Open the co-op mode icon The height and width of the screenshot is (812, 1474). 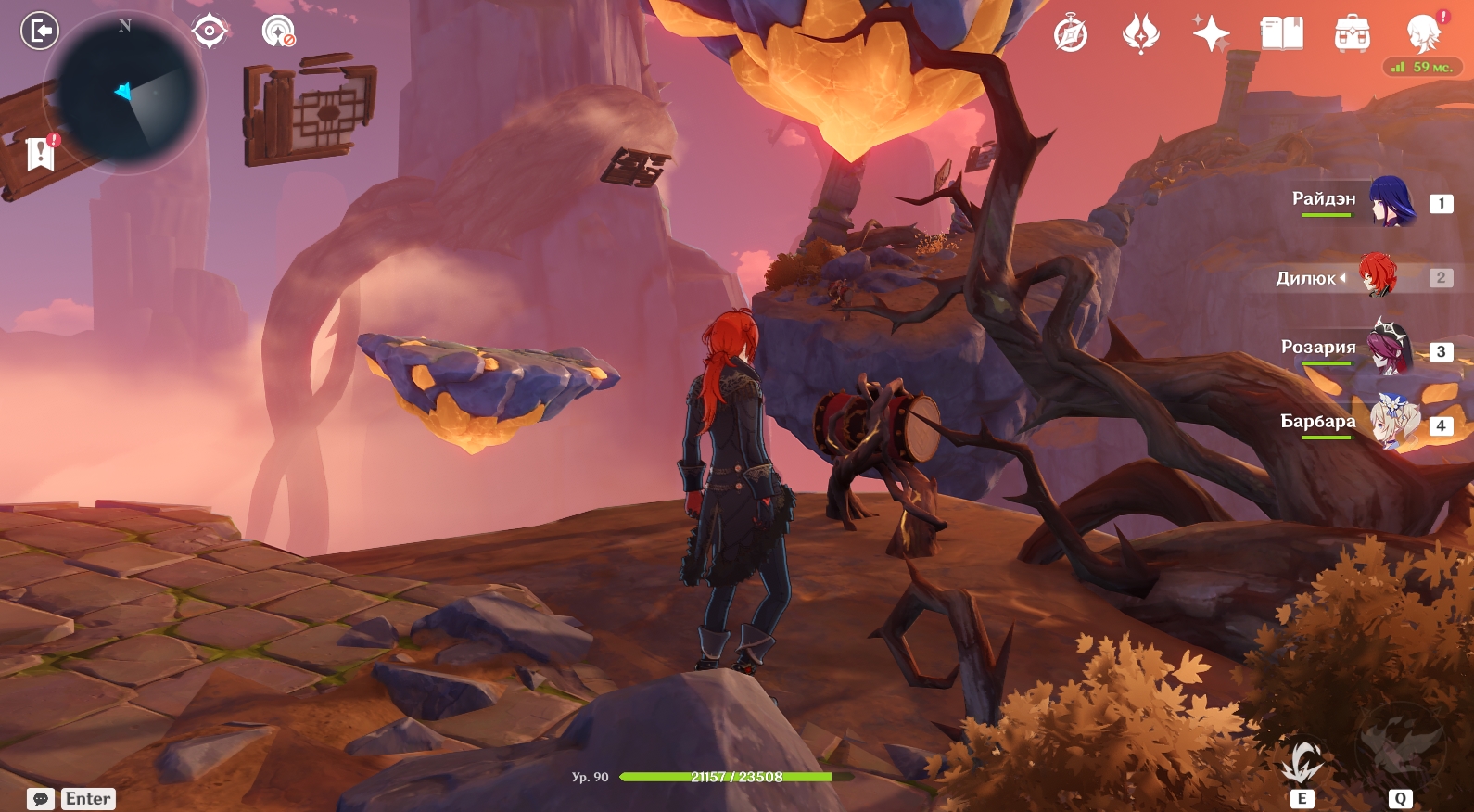278,32
